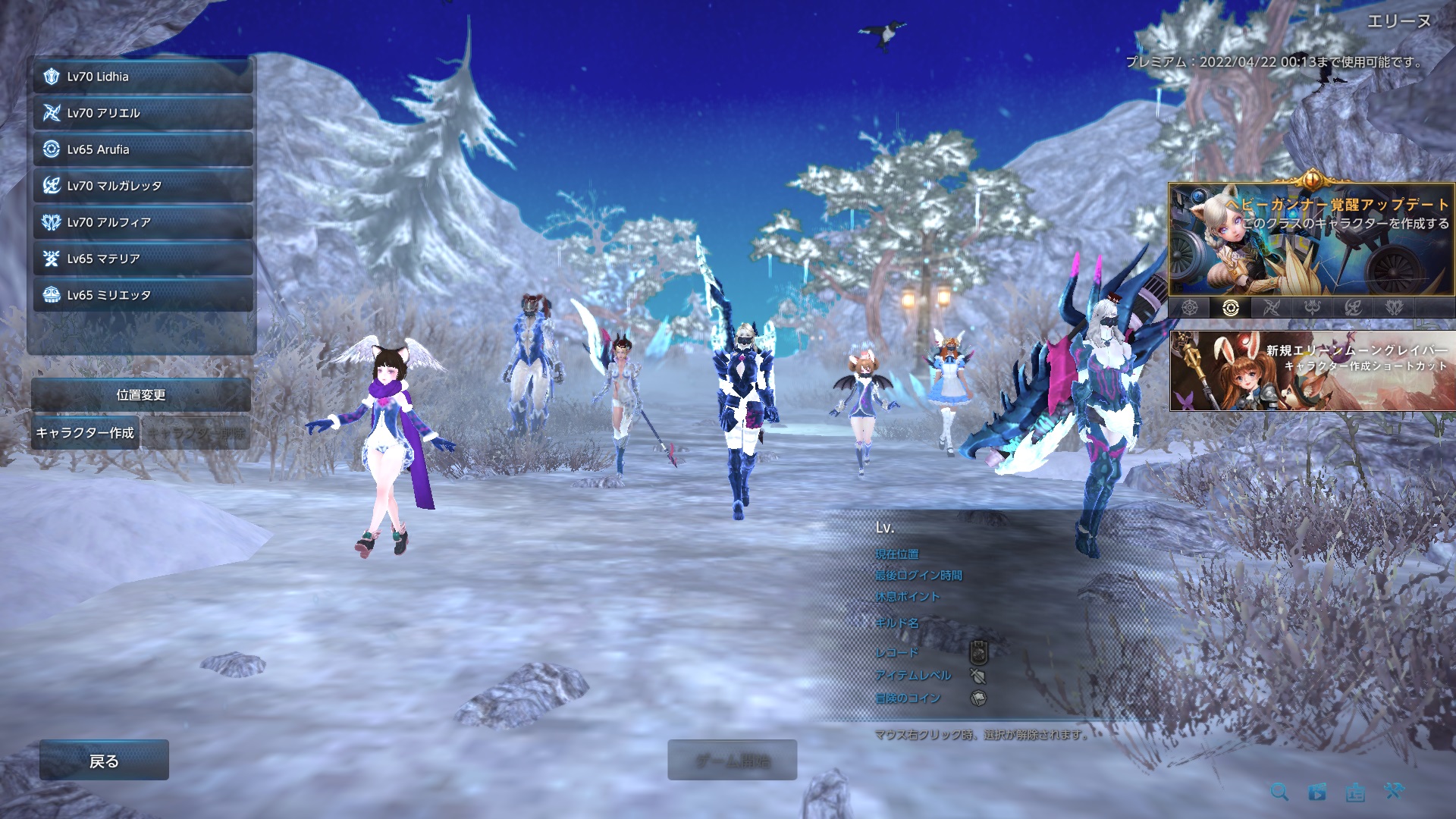Select the Lv70 アルフィア character entry

tap(140, 222)
